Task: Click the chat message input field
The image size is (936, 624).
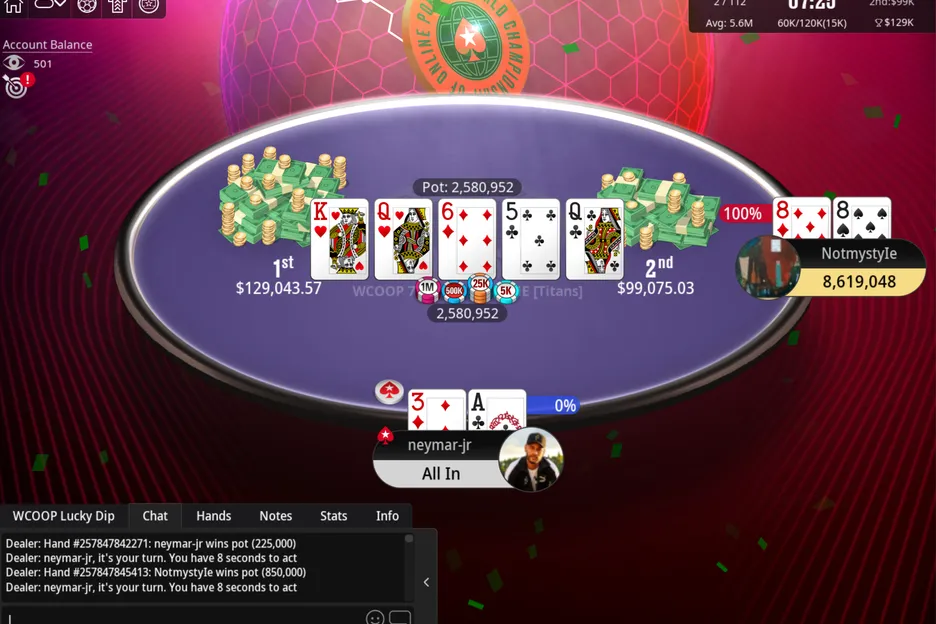Action: coord(180,617)
